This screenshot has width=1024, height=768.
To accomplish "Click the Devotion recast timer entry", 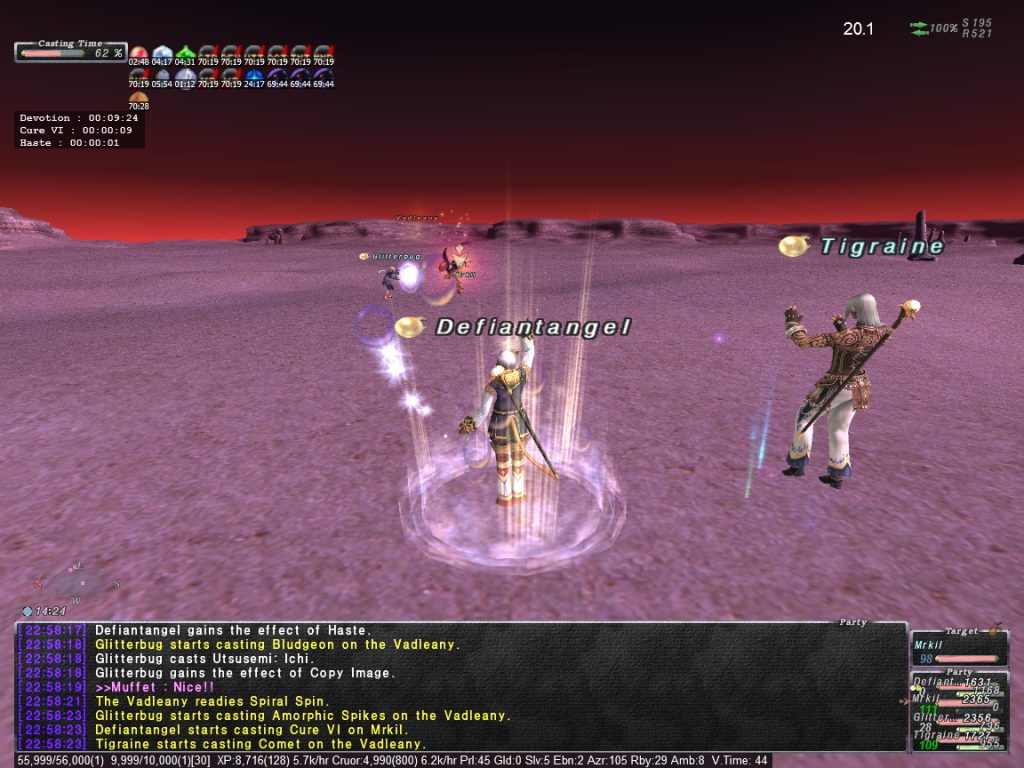I will point(80,118).
